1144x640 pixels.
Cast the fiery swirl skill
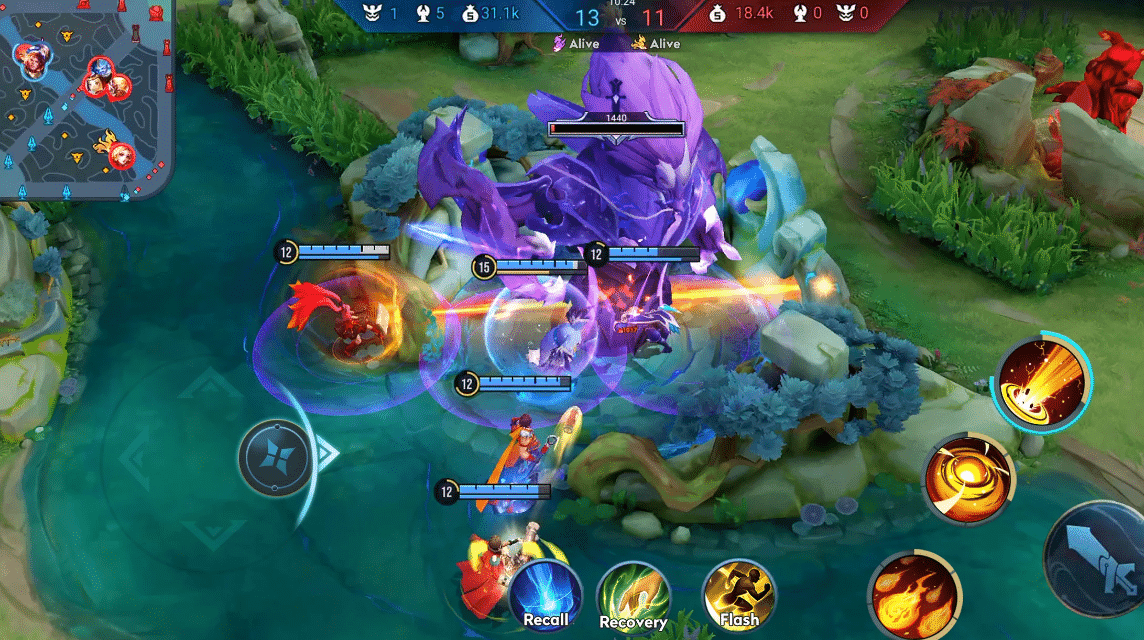pos(967,480)
